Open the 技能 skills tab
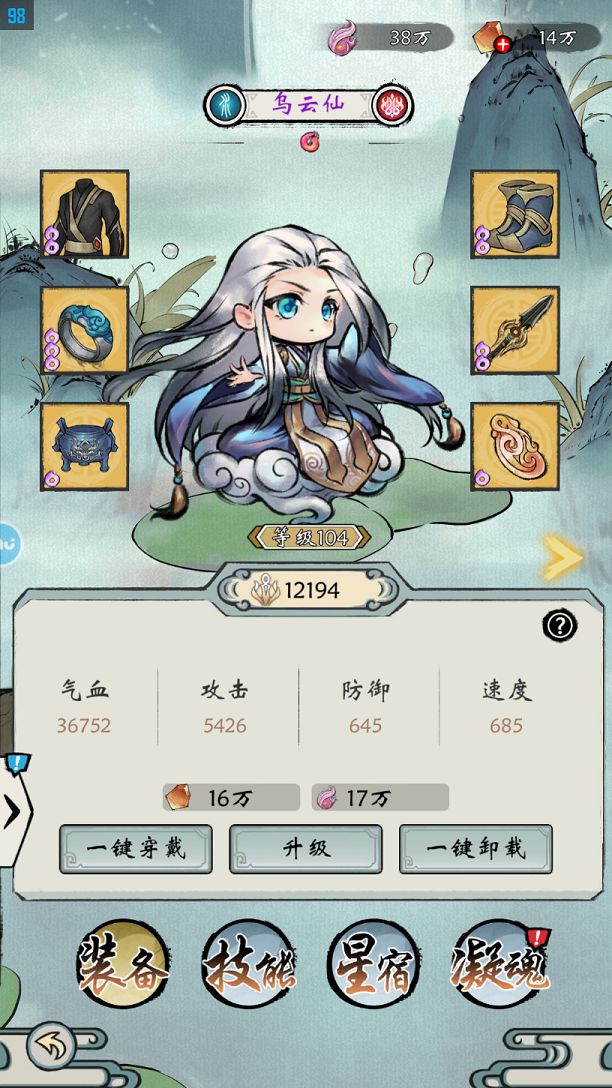This screenshot has width=612, height=1088. coord(248,965)
